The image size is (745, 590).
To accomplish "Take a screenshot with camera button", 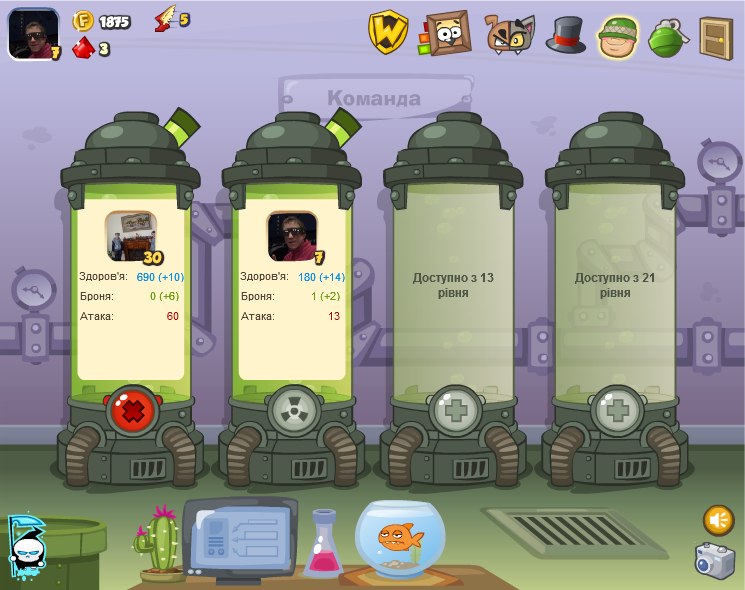I will (x=715, y=561).
